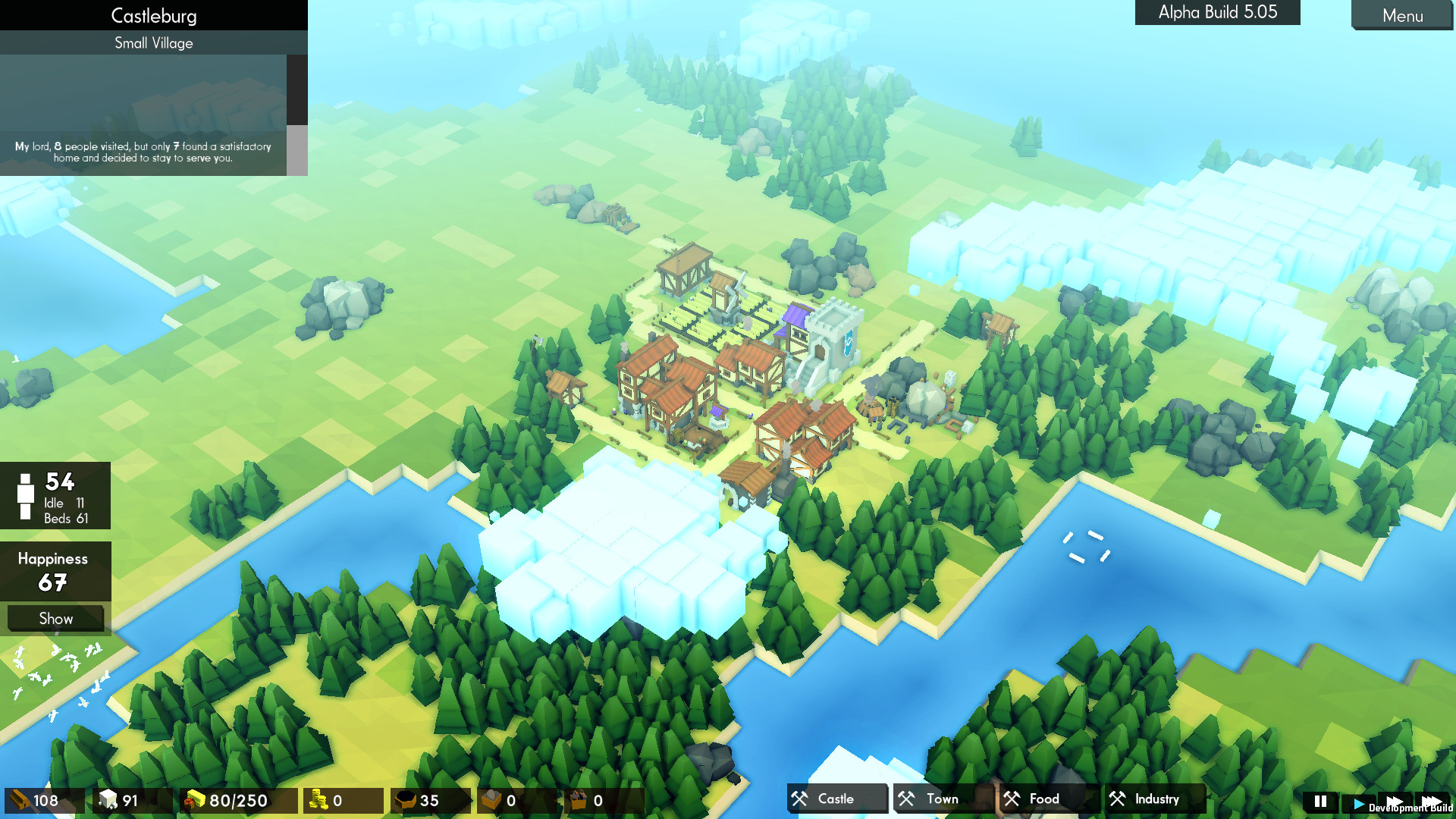Pause the game simulation
1456x819 pixels.
click(x=1319, y=801)
